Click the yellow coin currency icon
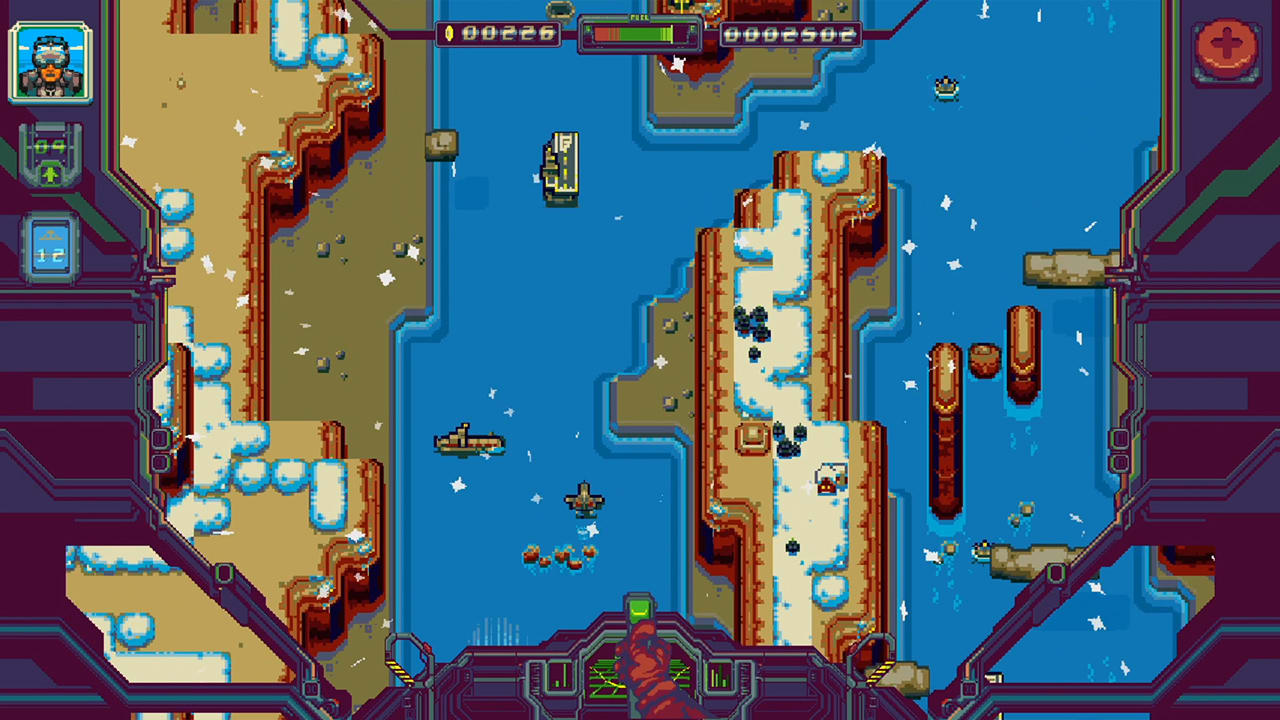 452,33
